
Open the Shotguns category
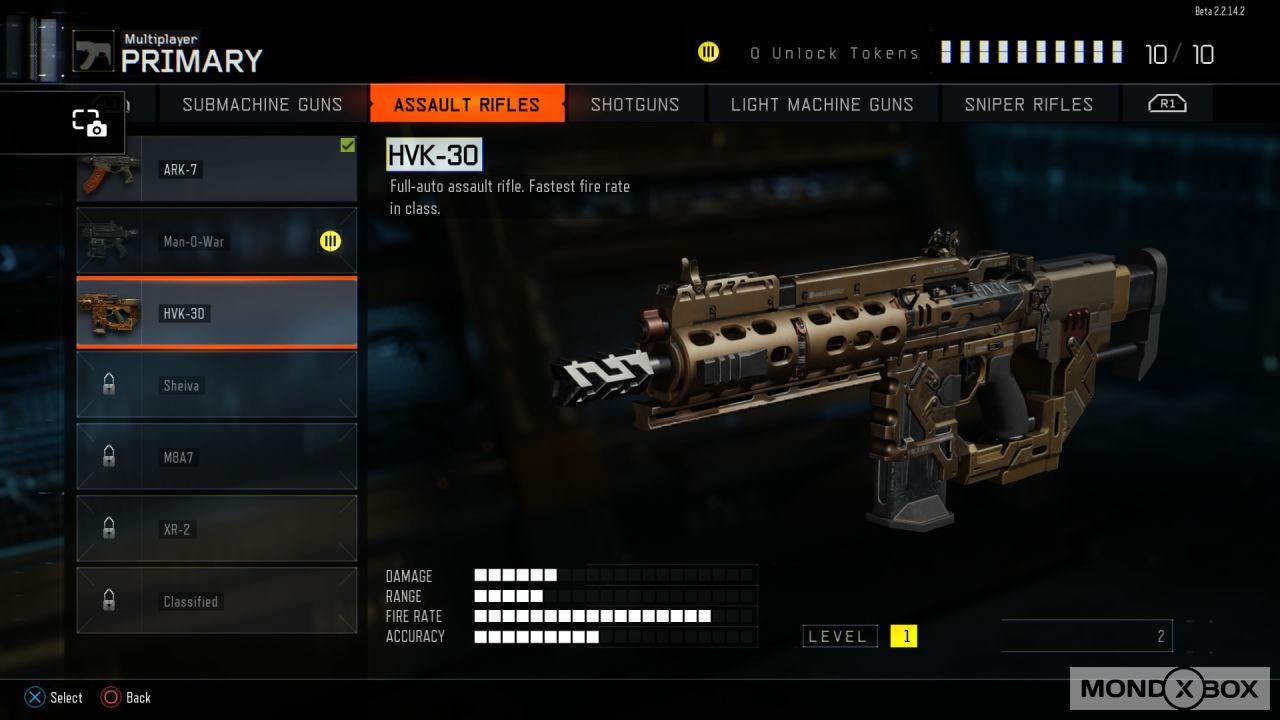pyautogui.click(x=635, y=104)
